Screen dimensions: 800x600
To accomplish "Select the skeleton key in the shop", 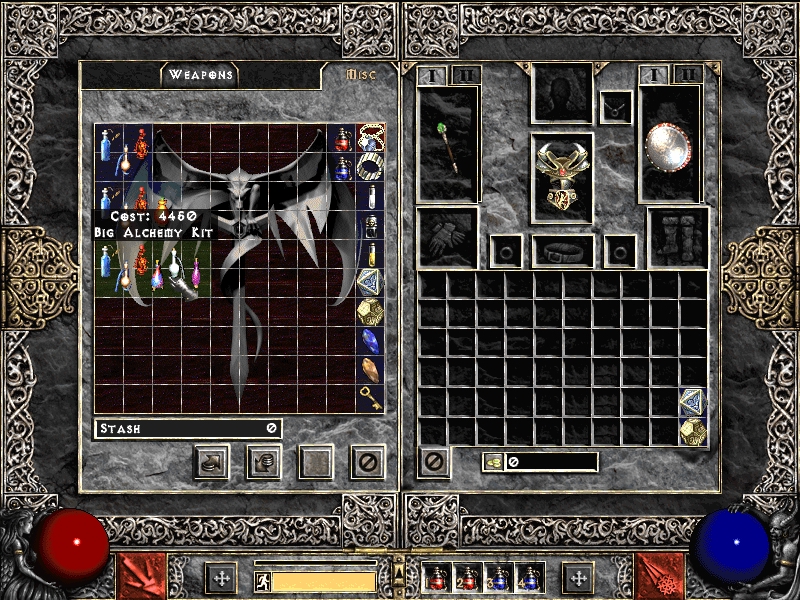I will (x=371, y=399).
